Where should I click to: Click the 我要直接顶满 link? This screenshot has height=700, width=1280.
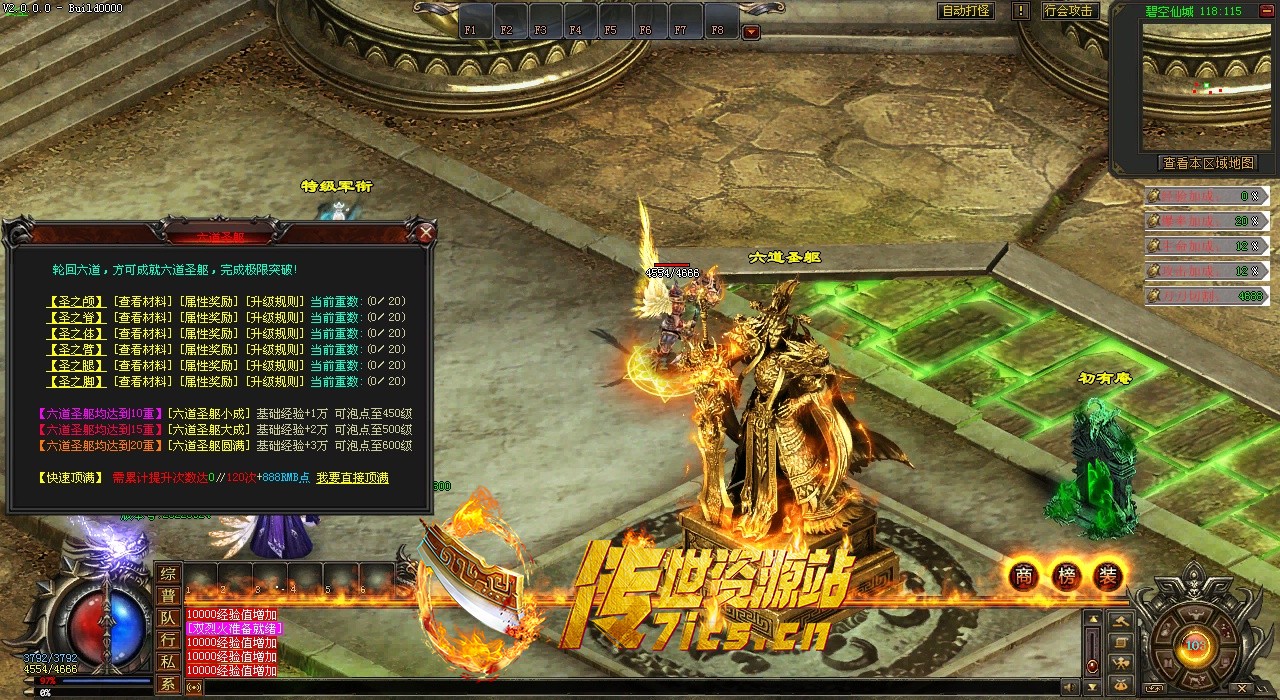pyautogui.click(x=352, y=478)
